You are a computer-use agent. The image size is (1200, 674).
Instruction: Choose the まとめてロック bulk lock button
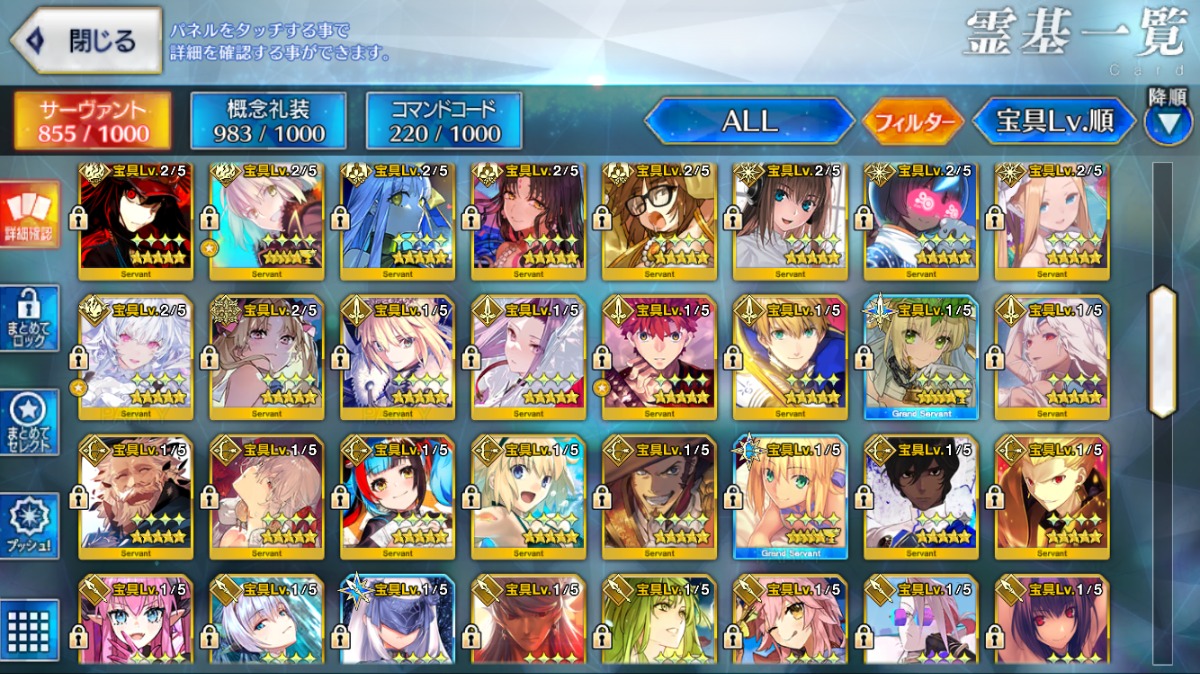coord(30,318)
